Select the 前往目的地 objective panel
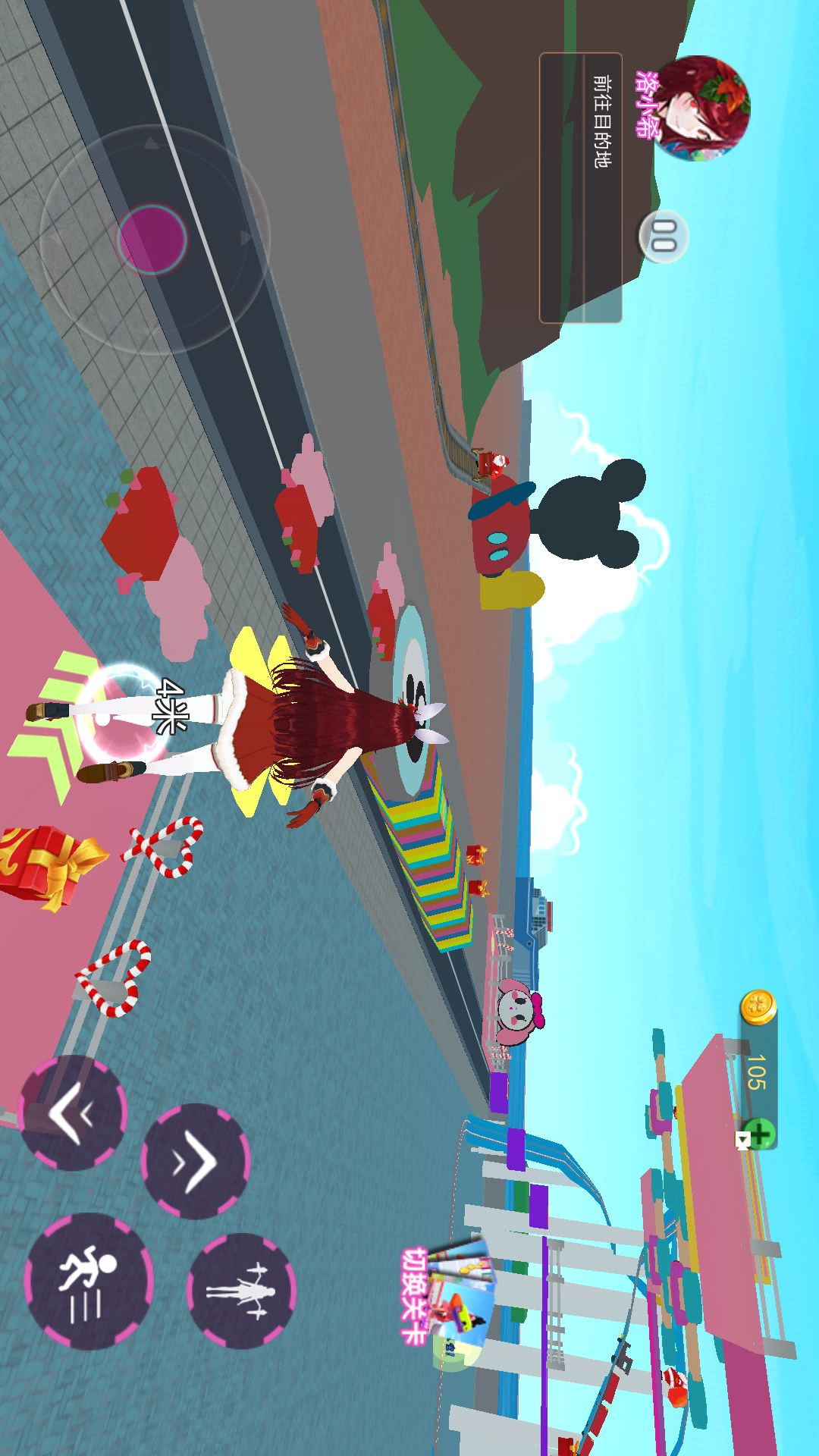Image resolution: width=819 pixels, height=1456 pixels. click(580, 187)
